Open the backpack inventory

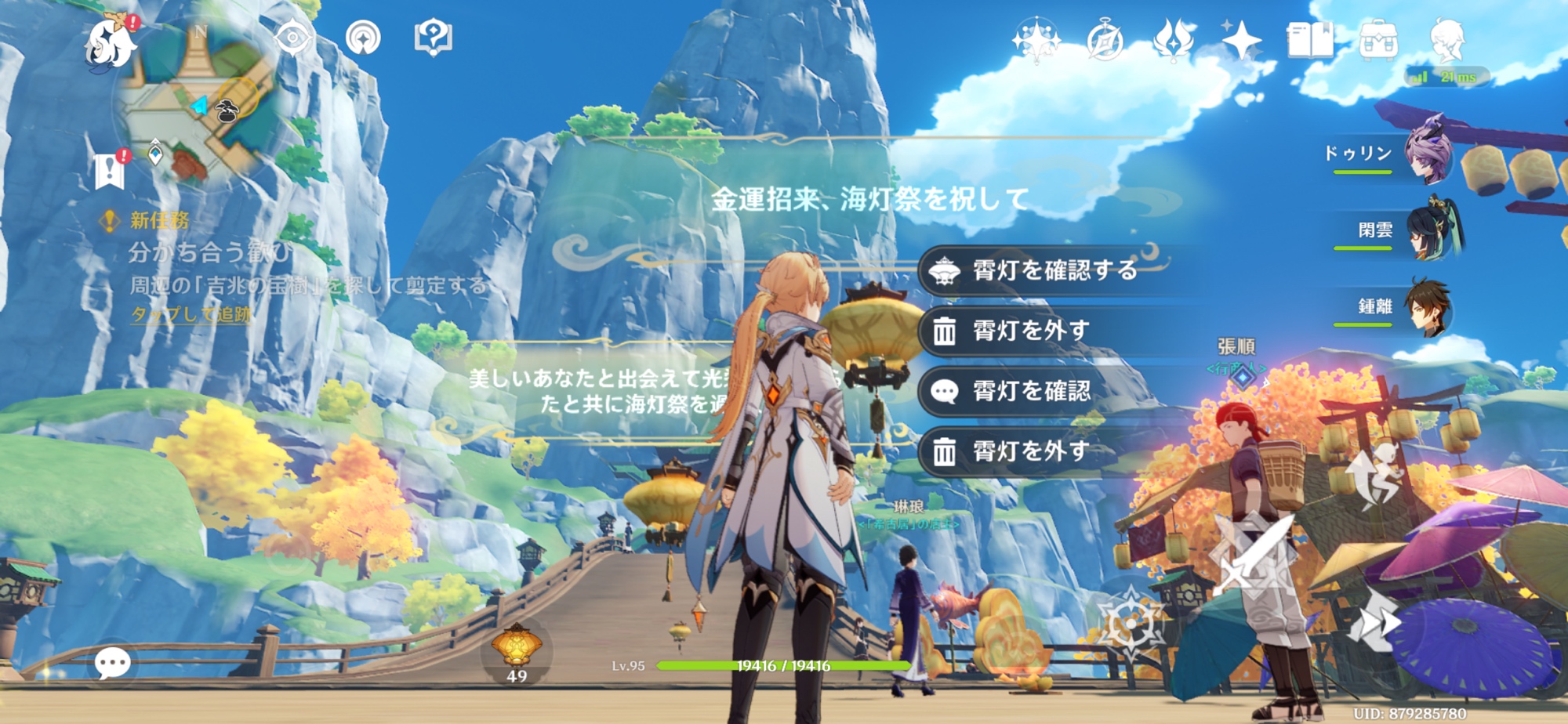tap(1377, 41)
